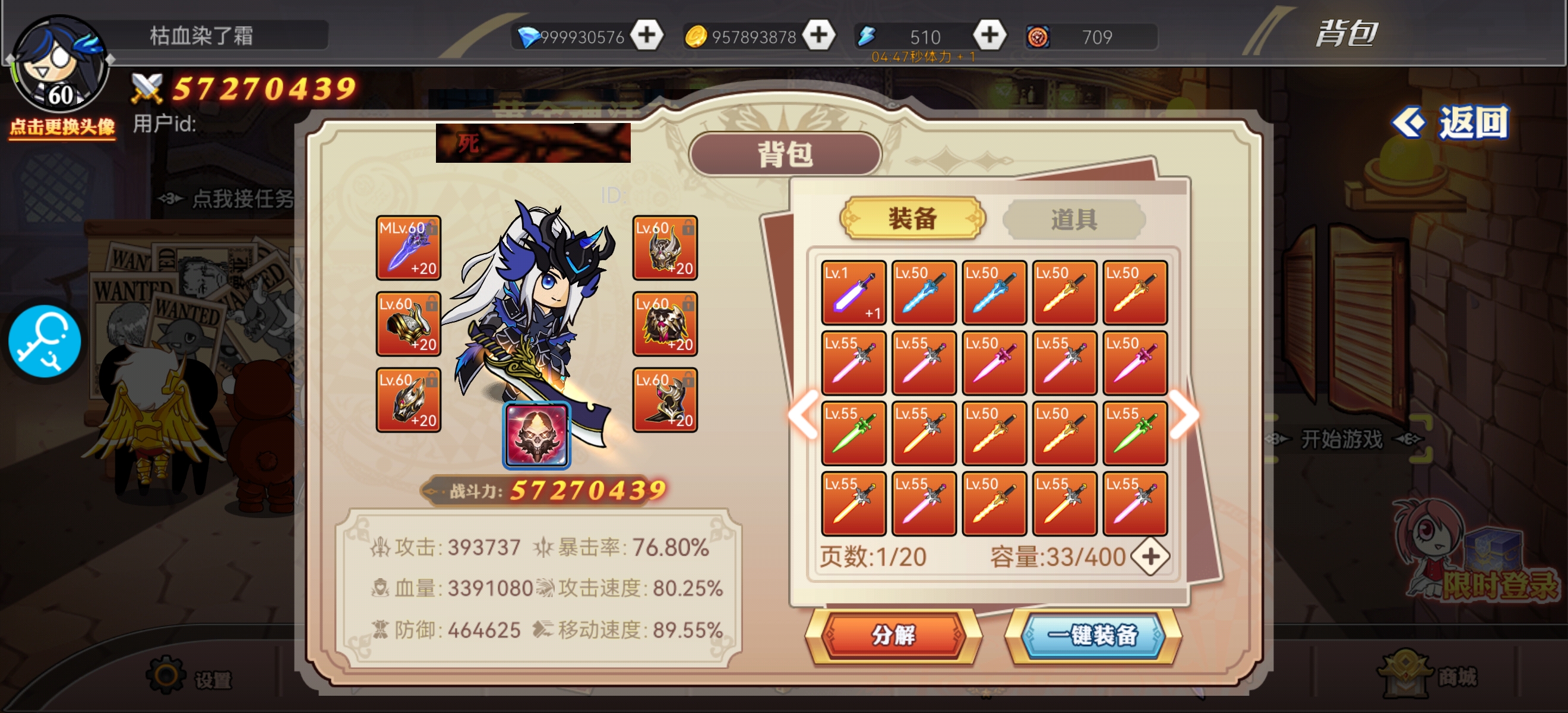The image size is (1568, 713).
Task: Refill stamina using the plus button
Action: [989, 35]
